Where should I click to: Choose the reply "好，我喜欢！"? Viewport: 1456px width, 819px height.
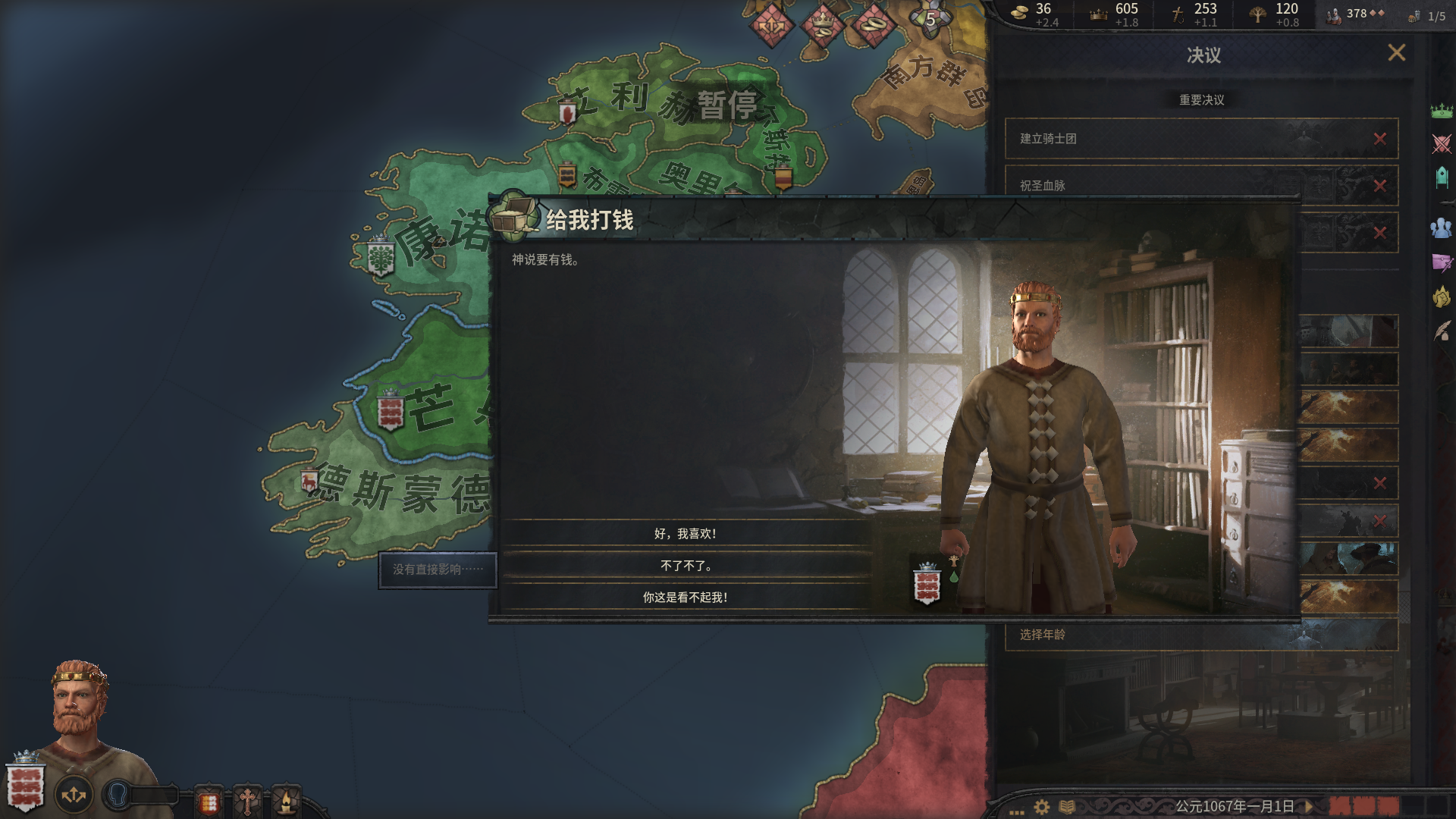click(686, 534)
